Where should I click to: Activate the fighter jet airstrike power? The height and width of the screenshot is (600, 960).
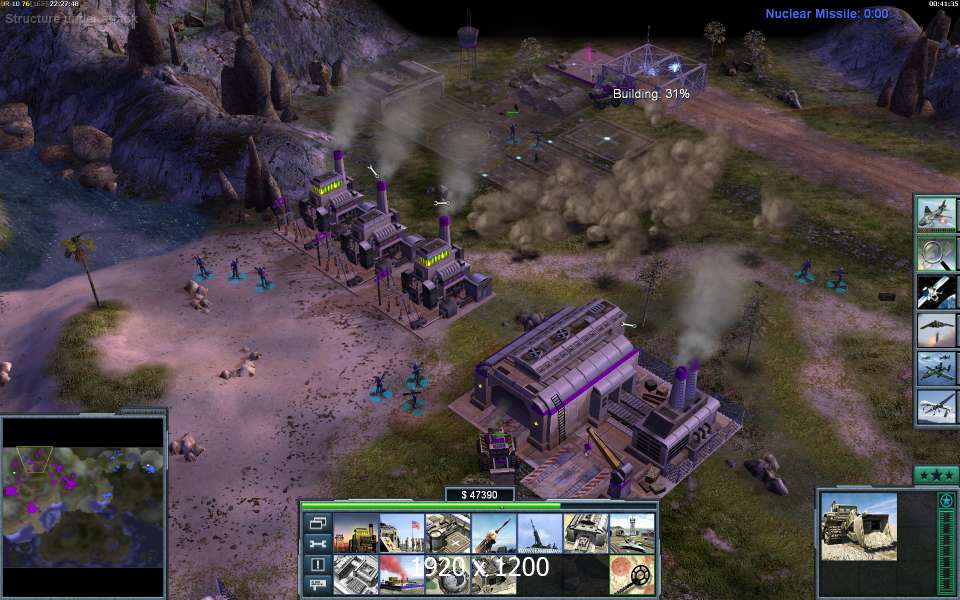937,215
